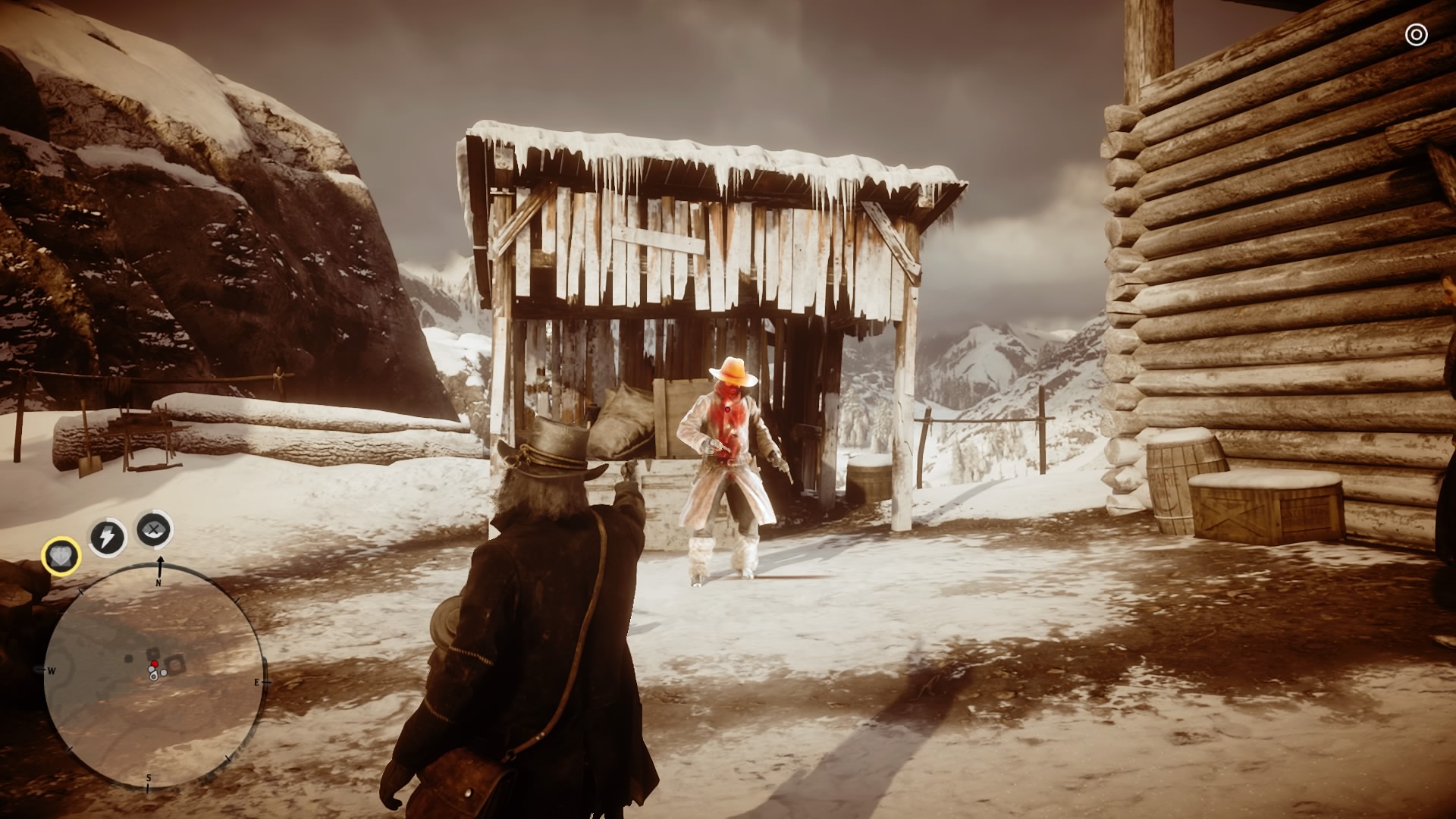This screenshot has height=819, width=1456.
Task: Click the W marker on the compass edge
Action: pyautogui.click(x=51, y=670)
